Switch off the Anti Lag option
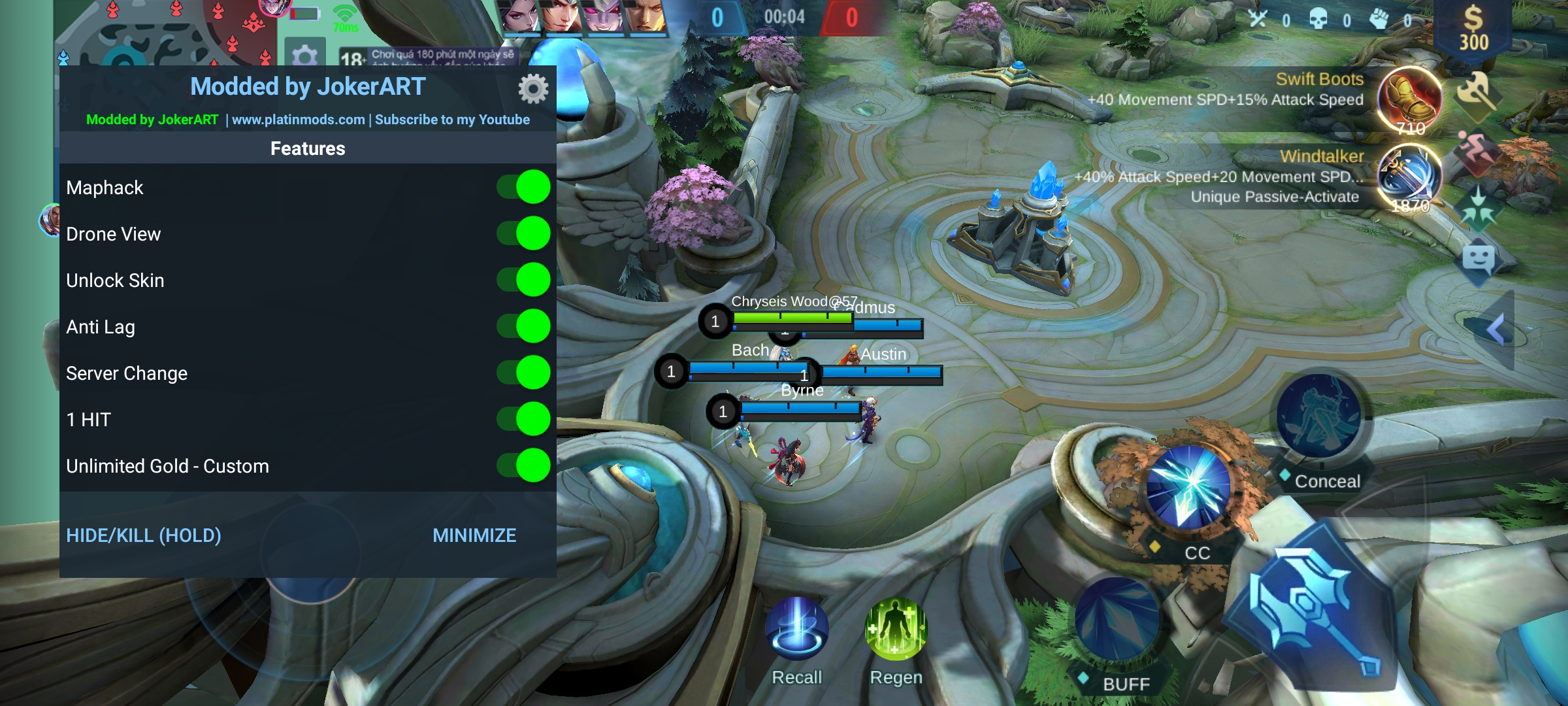This screenshot has height=706, width=1568. tap(524, 327)
